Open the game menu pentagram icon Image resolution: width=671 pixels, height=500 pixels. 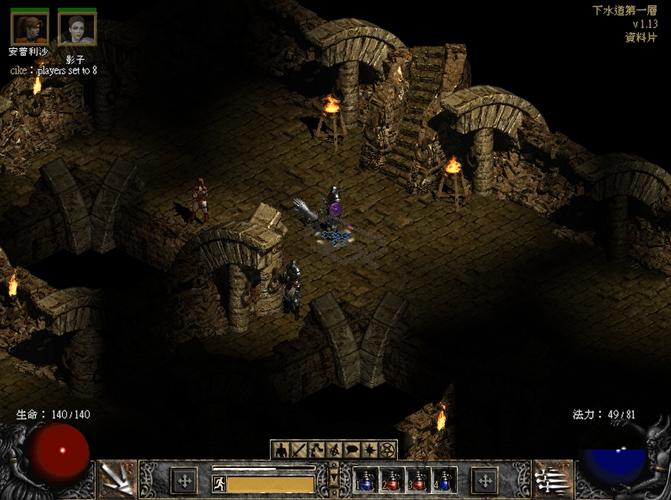(388, 450)
